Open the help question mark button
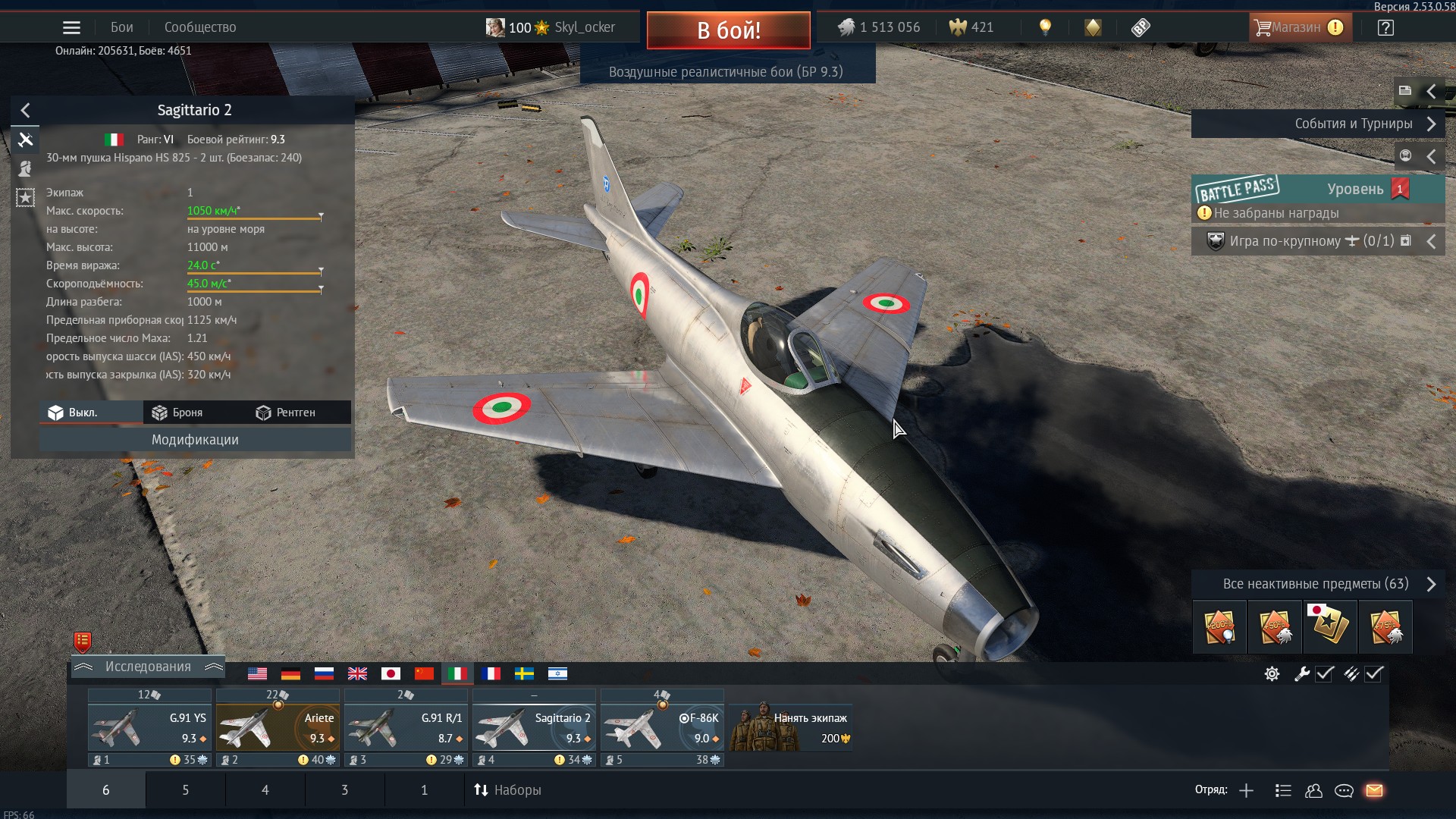1456x819 pixels. 1385,27
